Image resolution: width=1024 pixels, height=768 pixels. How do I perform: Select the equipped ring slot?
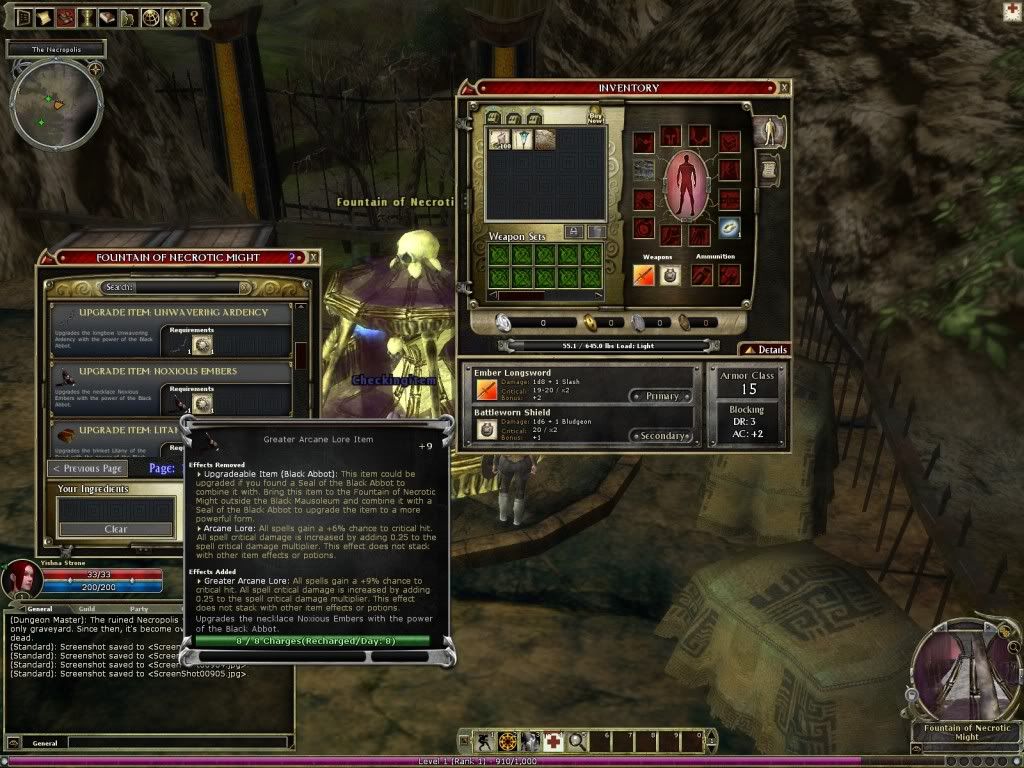tap(729, 228)
